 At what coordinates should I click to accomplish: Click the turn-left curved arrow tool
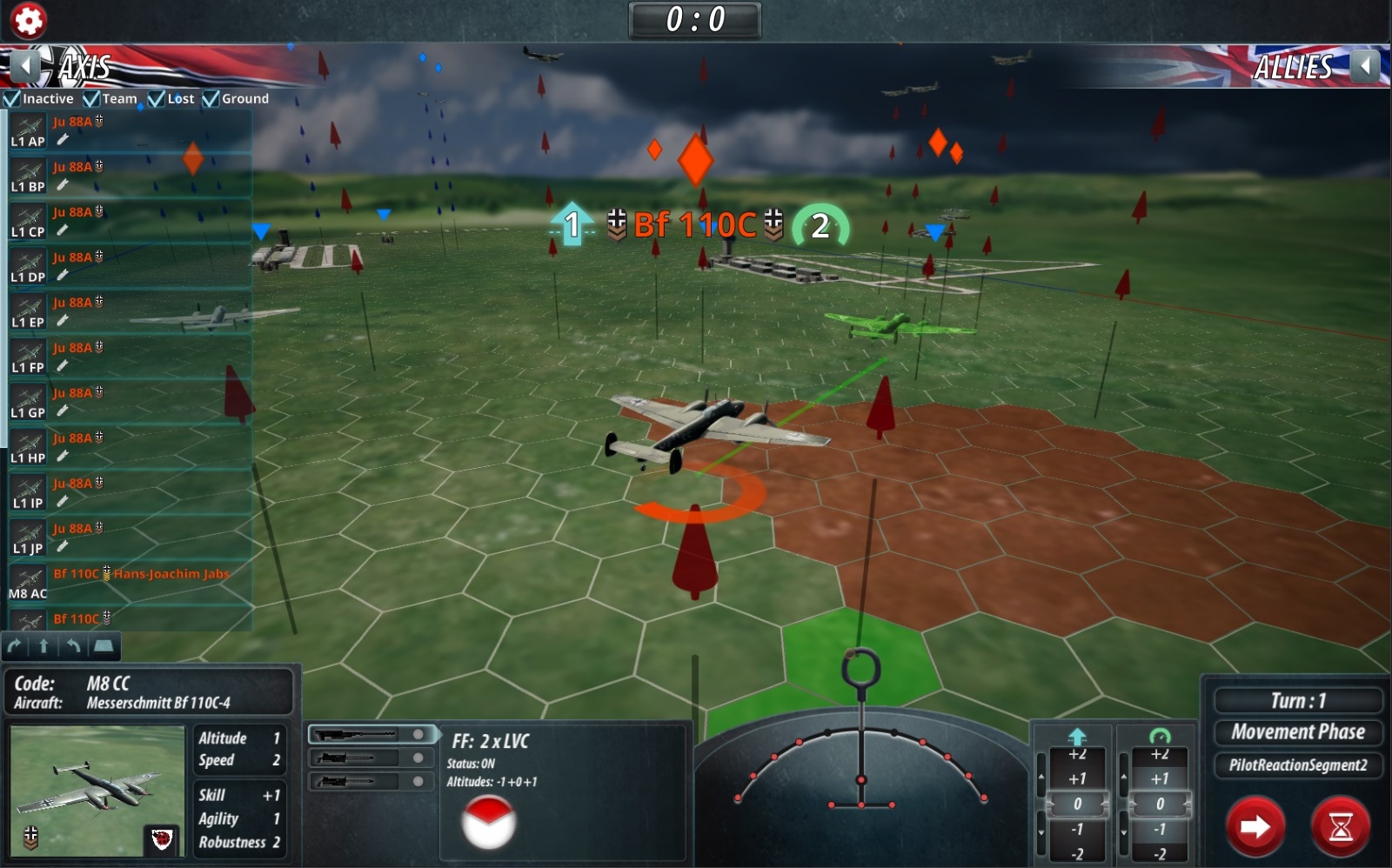(74, 645)
